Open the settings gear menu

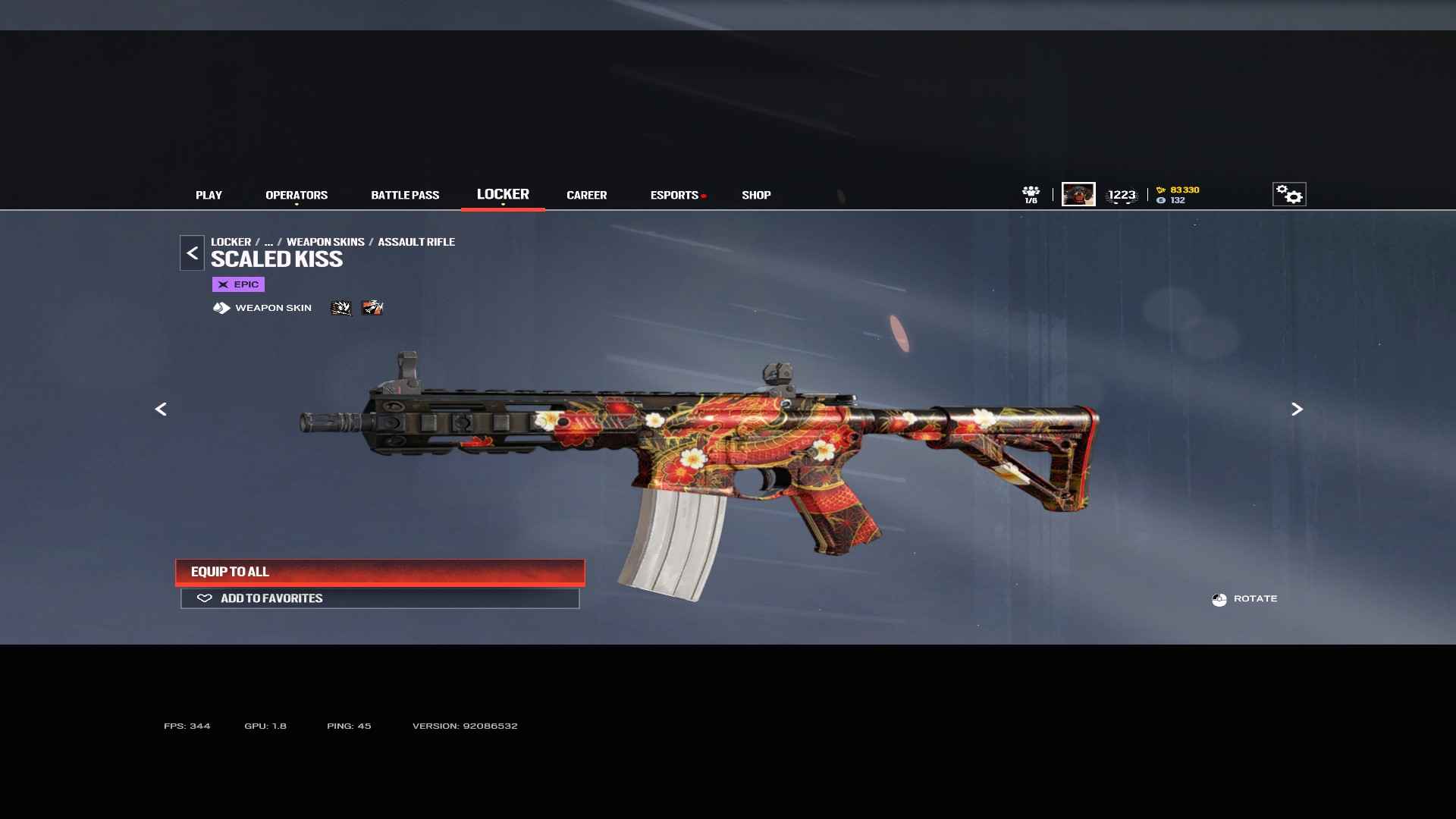pos(1288,194)
